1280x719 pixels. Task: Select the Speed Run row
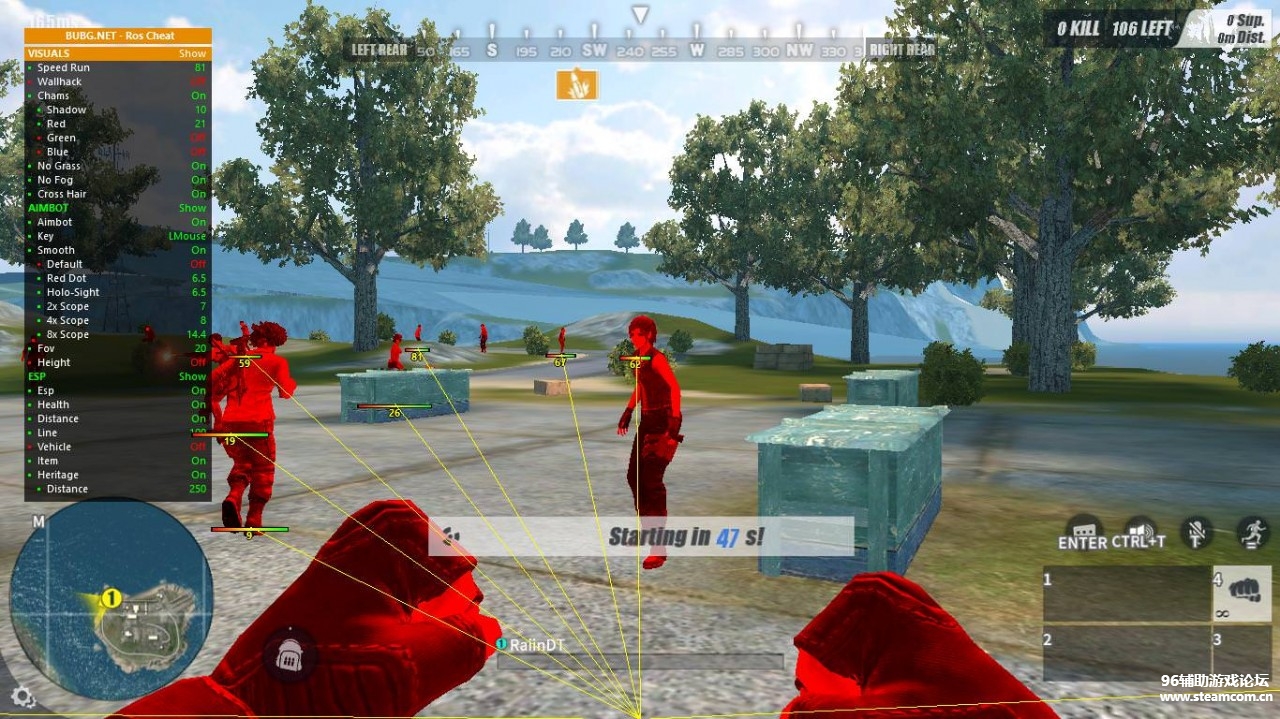point(117,68)
